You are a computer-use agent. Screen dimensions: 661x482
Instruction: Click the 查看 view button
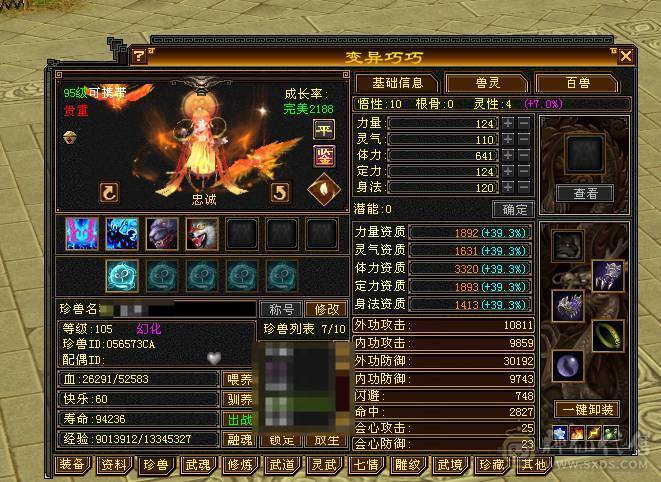[585, 193]
